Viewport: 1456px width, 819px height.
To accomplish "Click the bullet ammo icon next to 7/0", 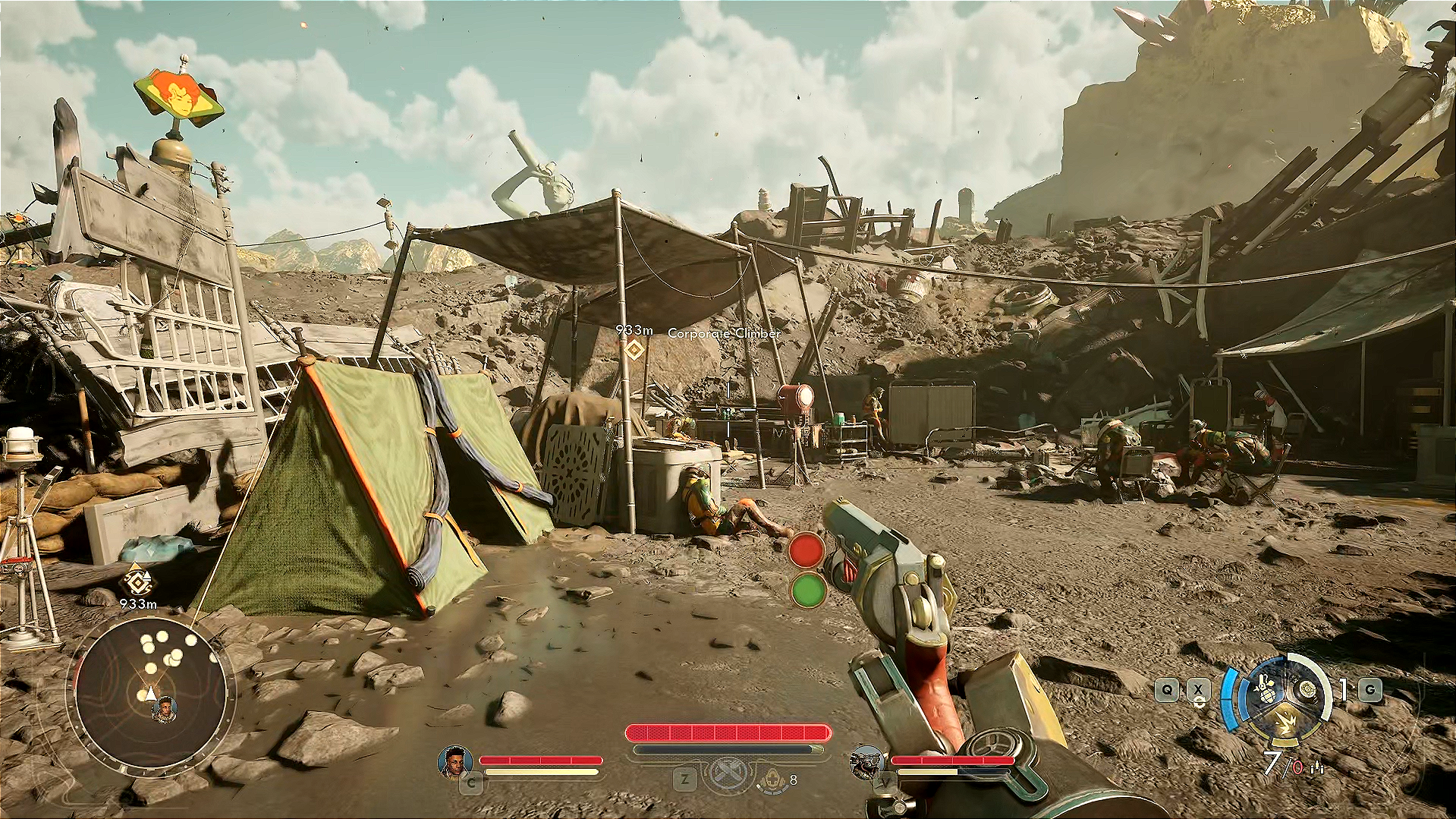I will [1316, 767].
